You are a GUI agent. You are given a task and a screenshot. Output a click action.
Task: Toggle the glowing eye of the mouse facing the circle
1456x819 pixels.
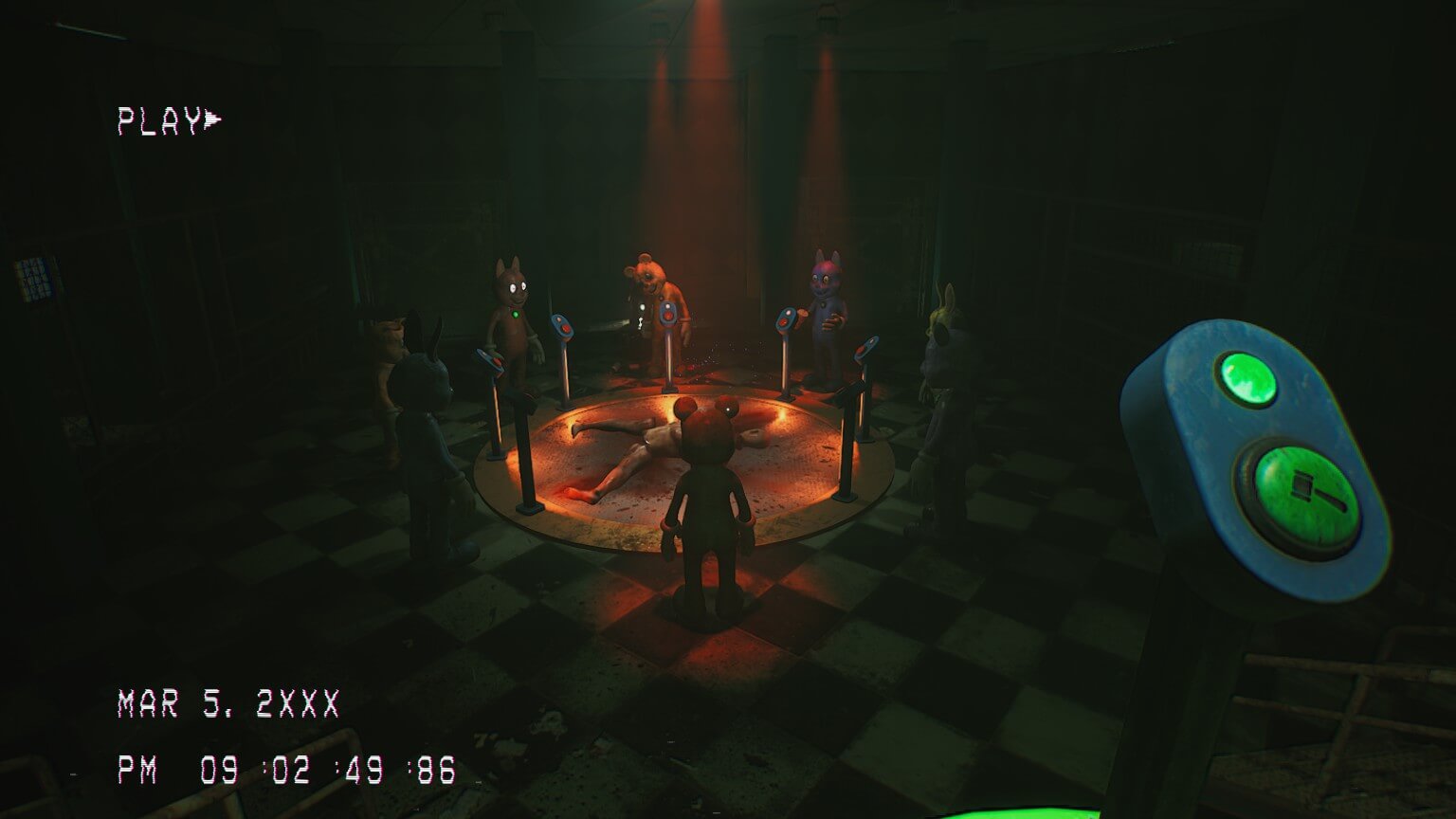(728, 409)
